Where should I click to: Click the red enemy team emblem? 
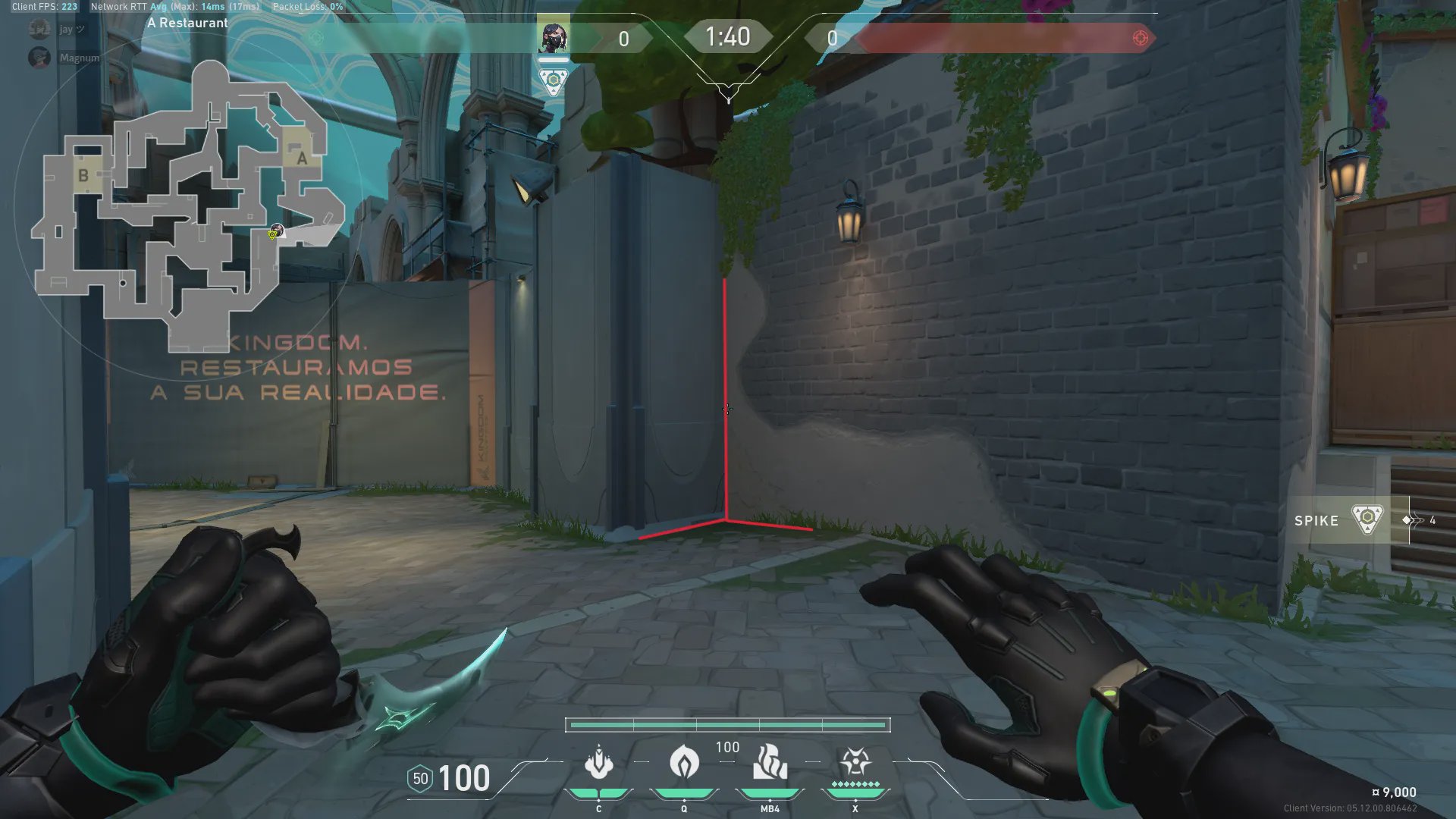(1140, 38)
